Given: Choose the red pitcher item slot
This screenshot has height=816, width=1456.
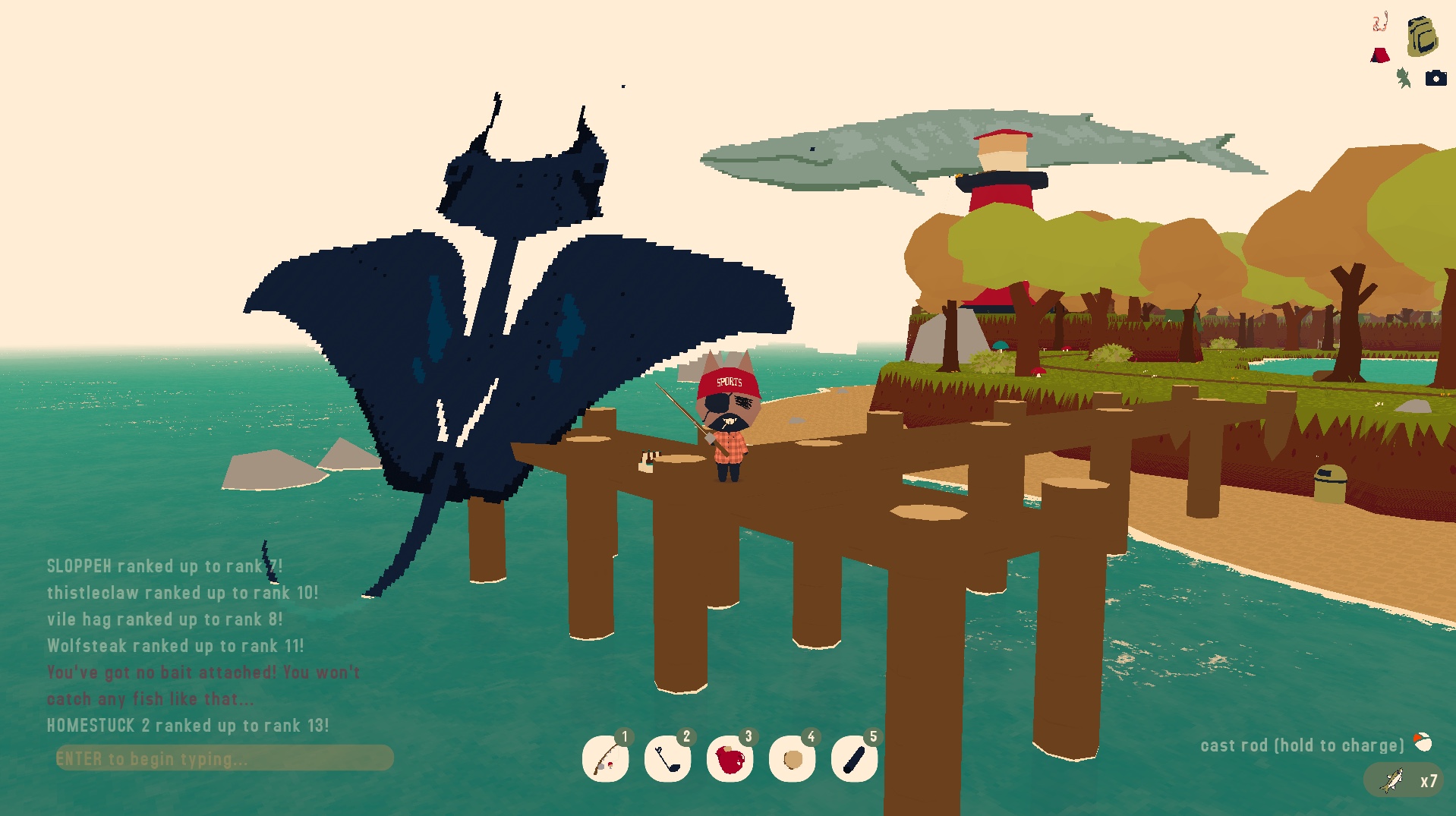Looking at the screenshot, I should point(730,758).
